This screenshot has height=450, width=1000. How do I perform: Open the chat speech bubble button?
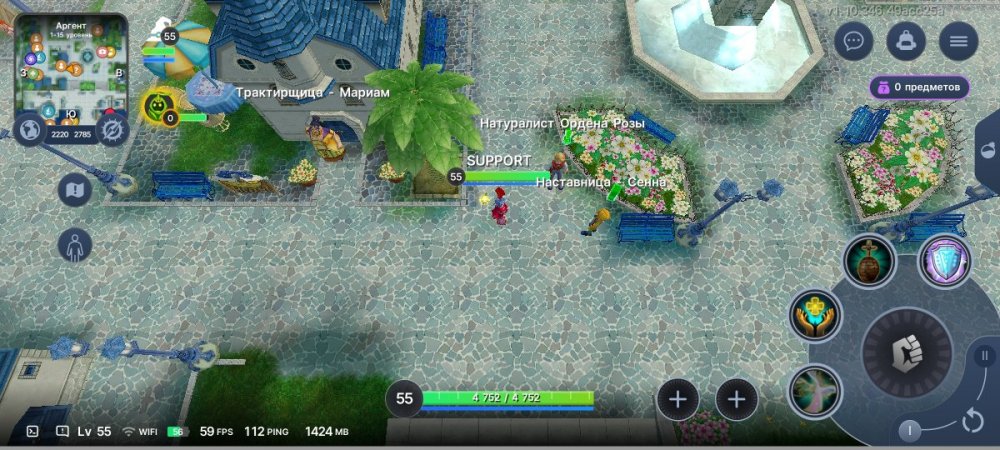[x=853, y=41]
